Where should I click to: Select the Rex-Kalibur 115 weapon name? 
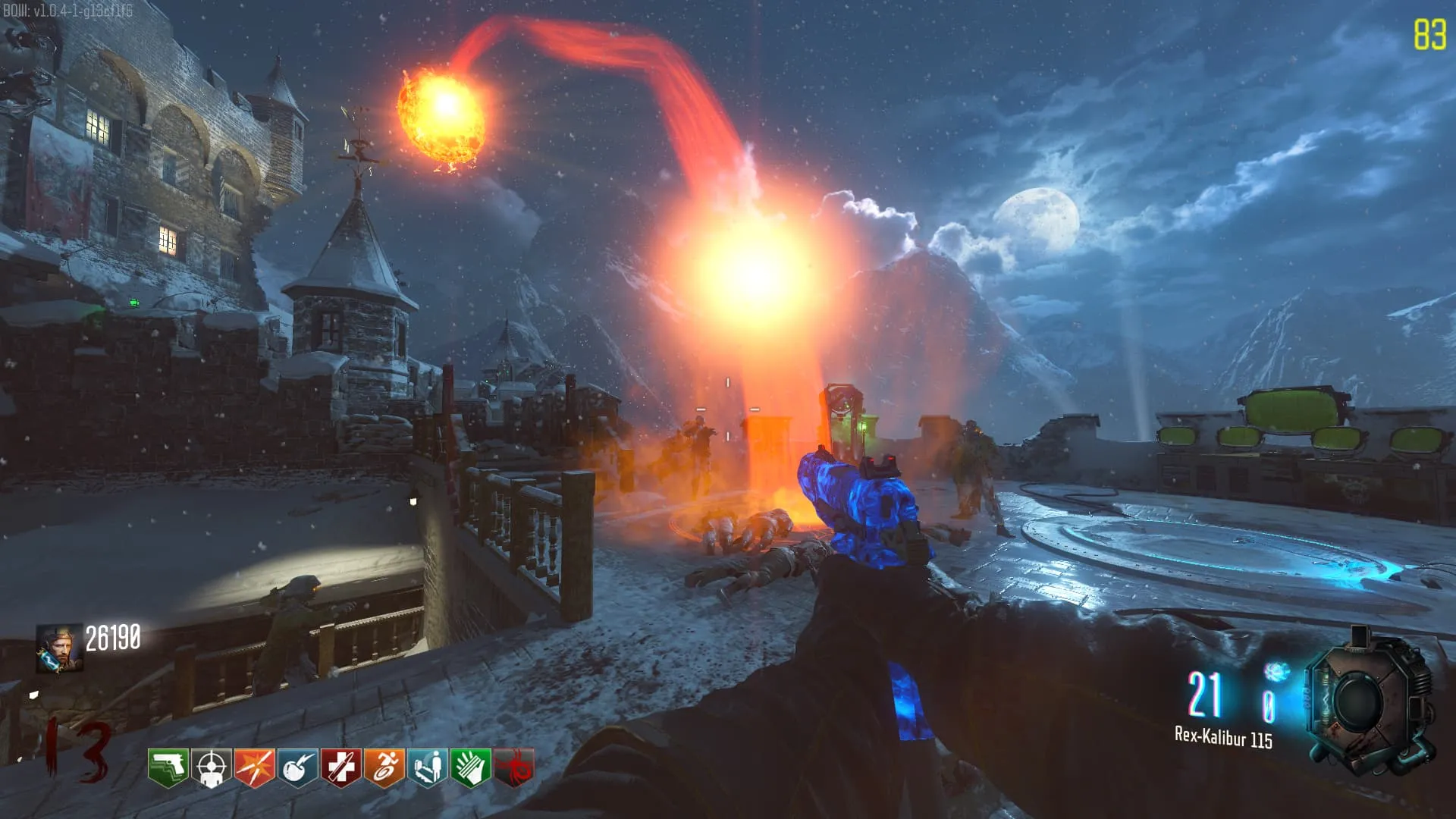1223,737
